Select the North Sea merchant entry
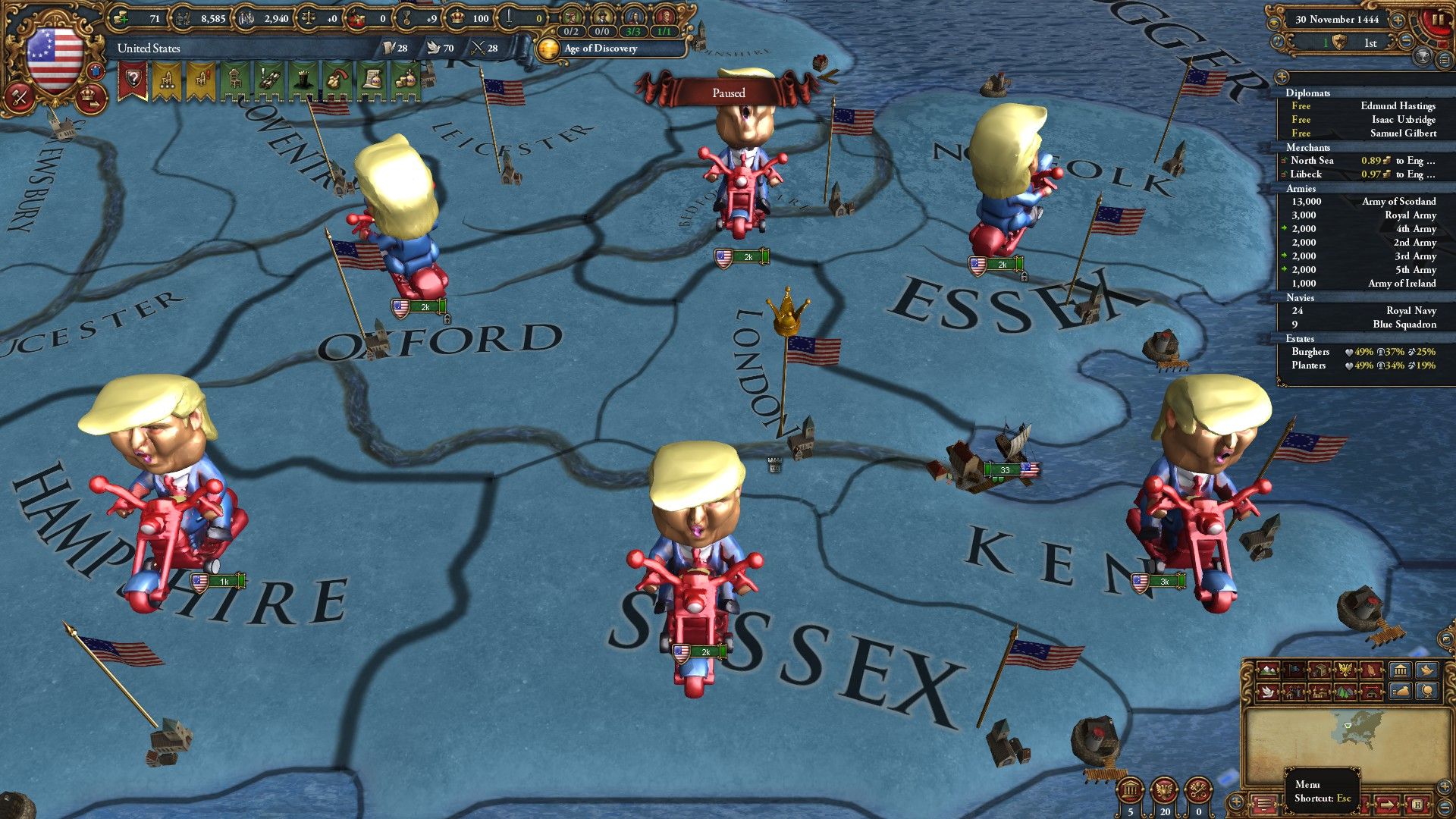This screenshot has width=1456, height=819. click(x=1313, y=161)
